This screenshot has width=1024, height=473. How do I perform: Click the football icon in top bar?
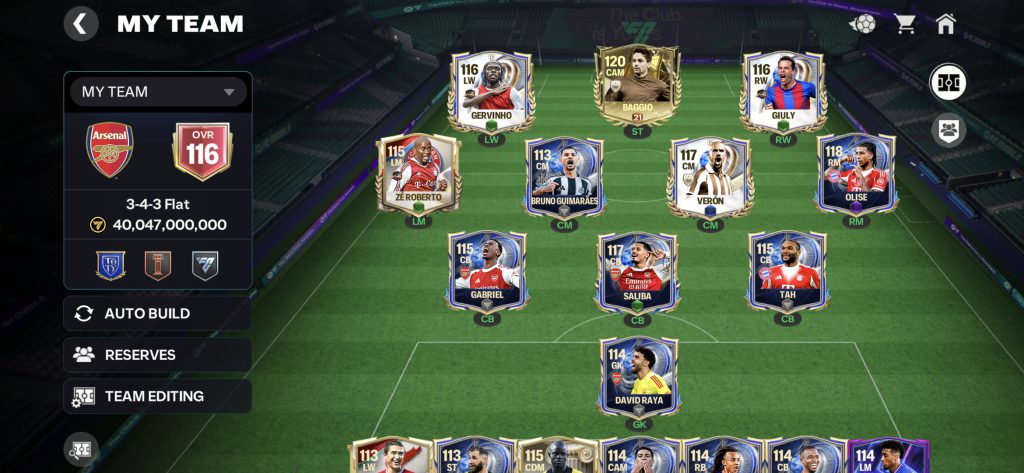(x=862, y=24)
